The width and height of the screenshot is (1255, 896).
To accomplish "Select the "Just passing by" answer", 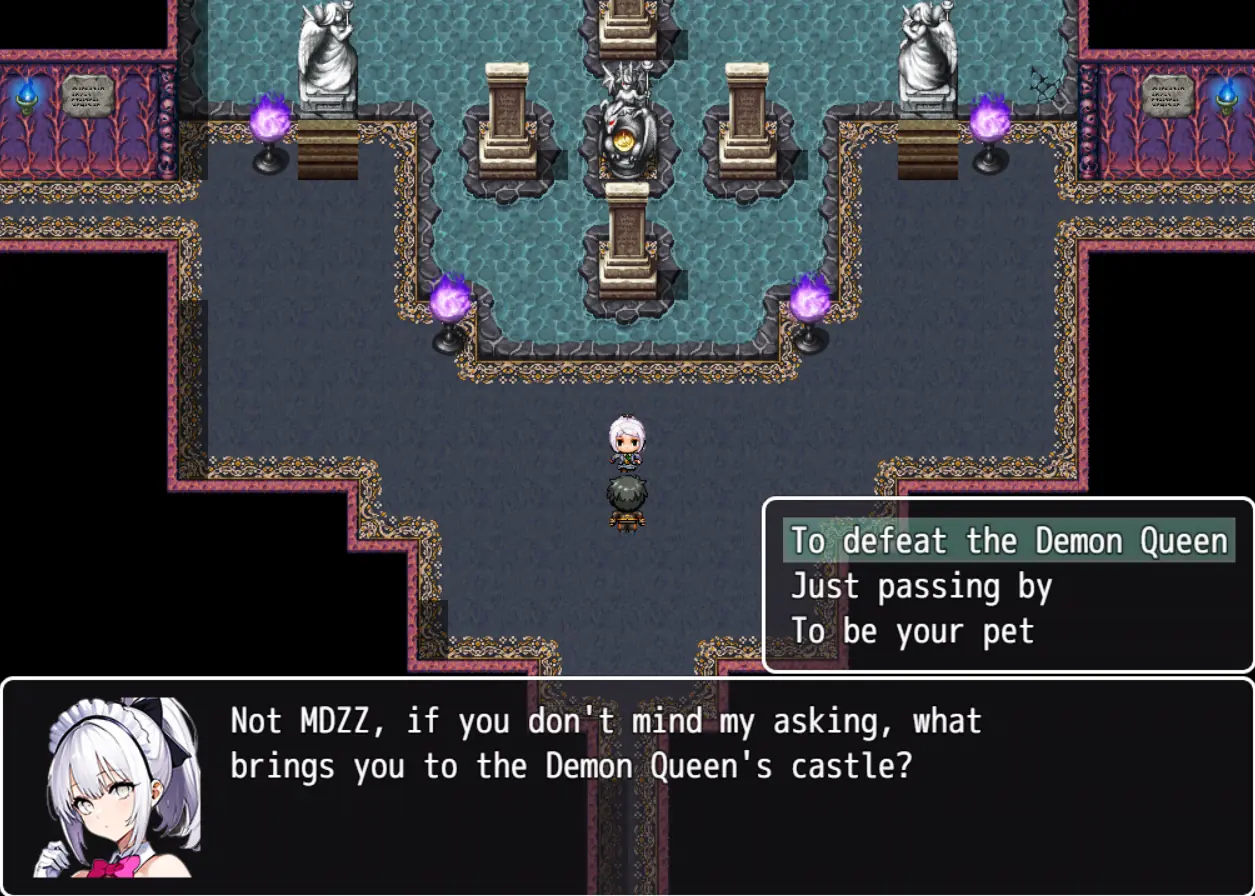I will [921, 586].
